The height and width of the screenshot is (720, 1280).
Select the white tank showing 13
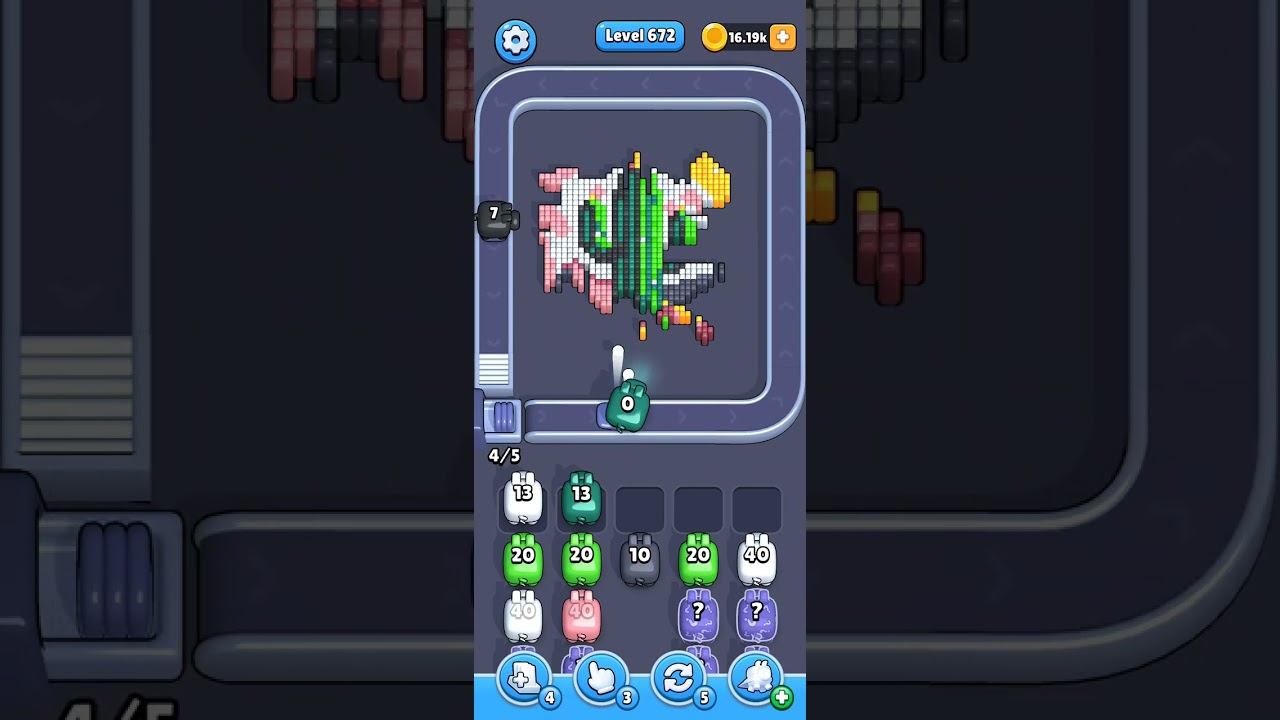(522, 500)
